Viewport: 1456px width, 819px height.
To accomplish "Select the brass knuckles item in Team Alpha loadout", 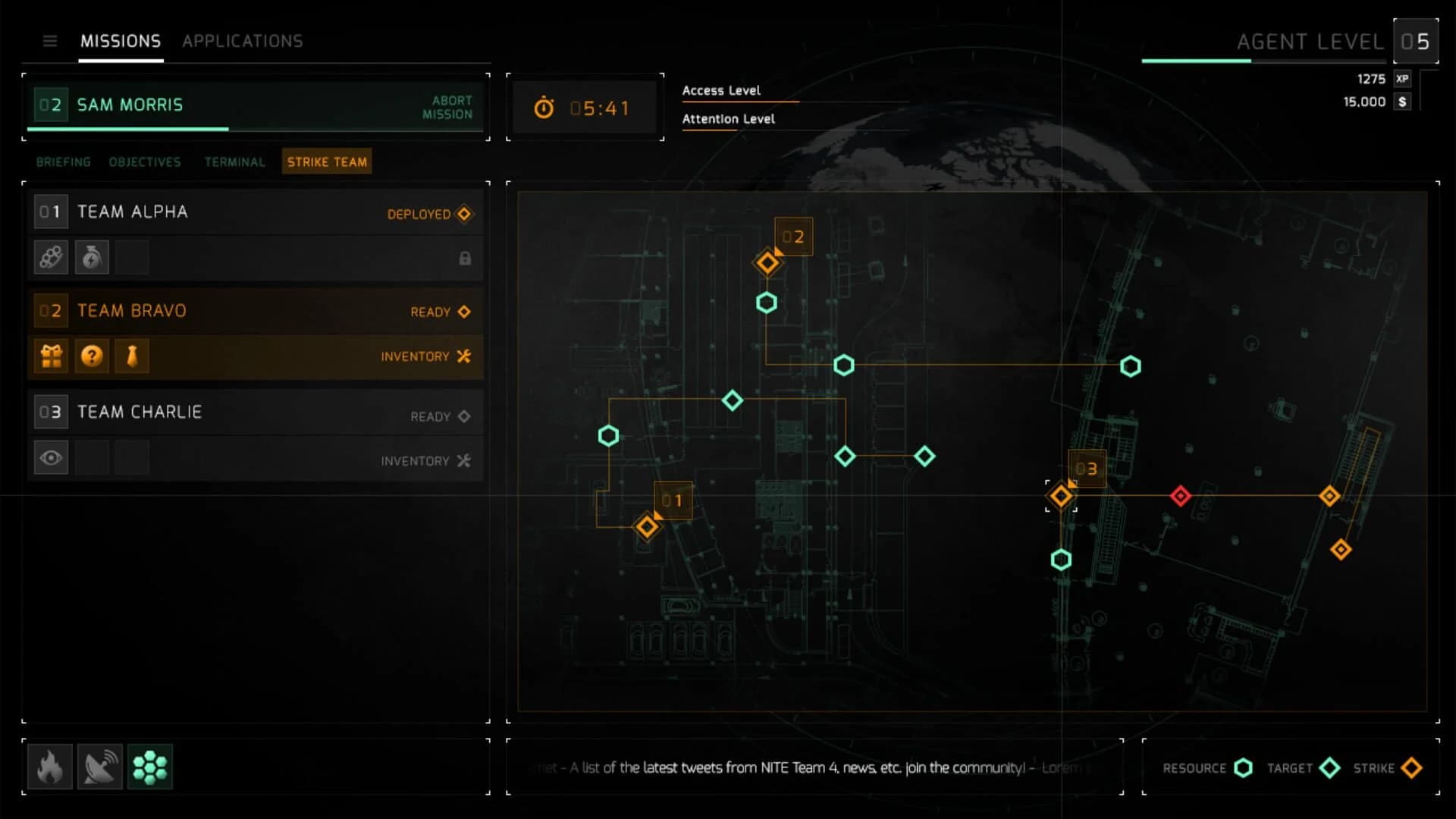I will [50, 257].
